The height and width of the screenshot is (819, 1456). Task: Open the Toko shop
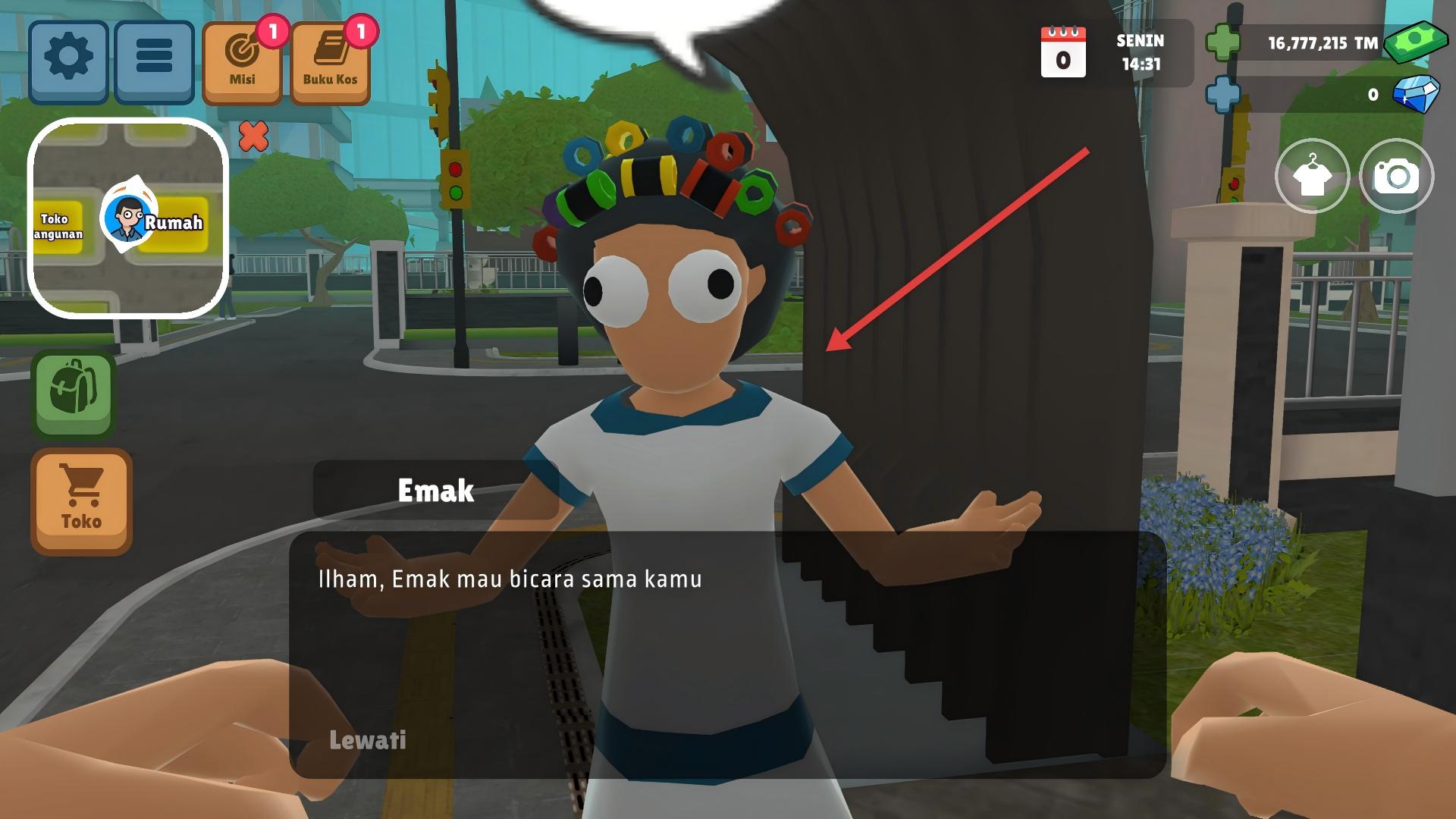(81, 501)
